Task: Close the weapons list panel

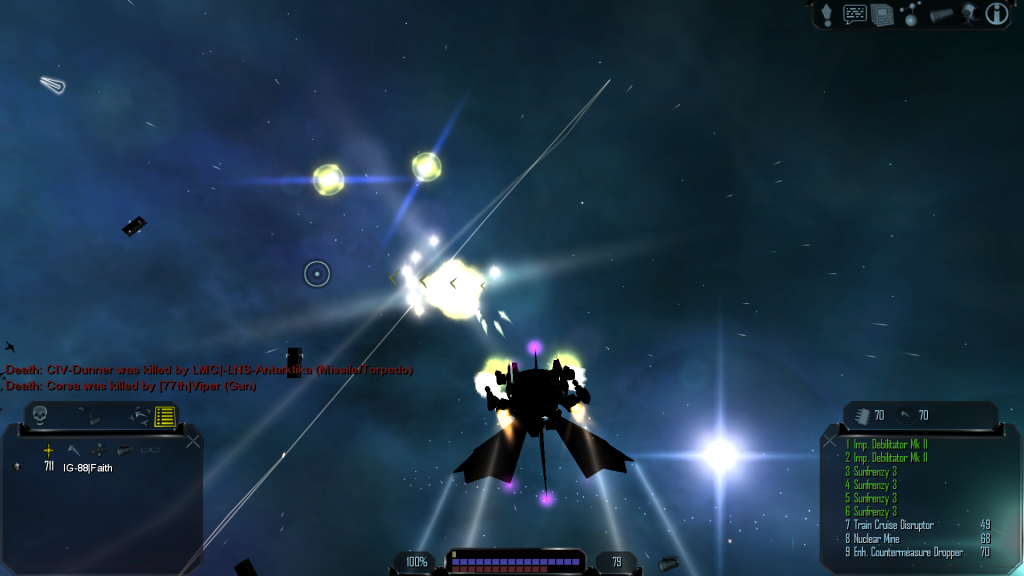Action: click(829, 441)
